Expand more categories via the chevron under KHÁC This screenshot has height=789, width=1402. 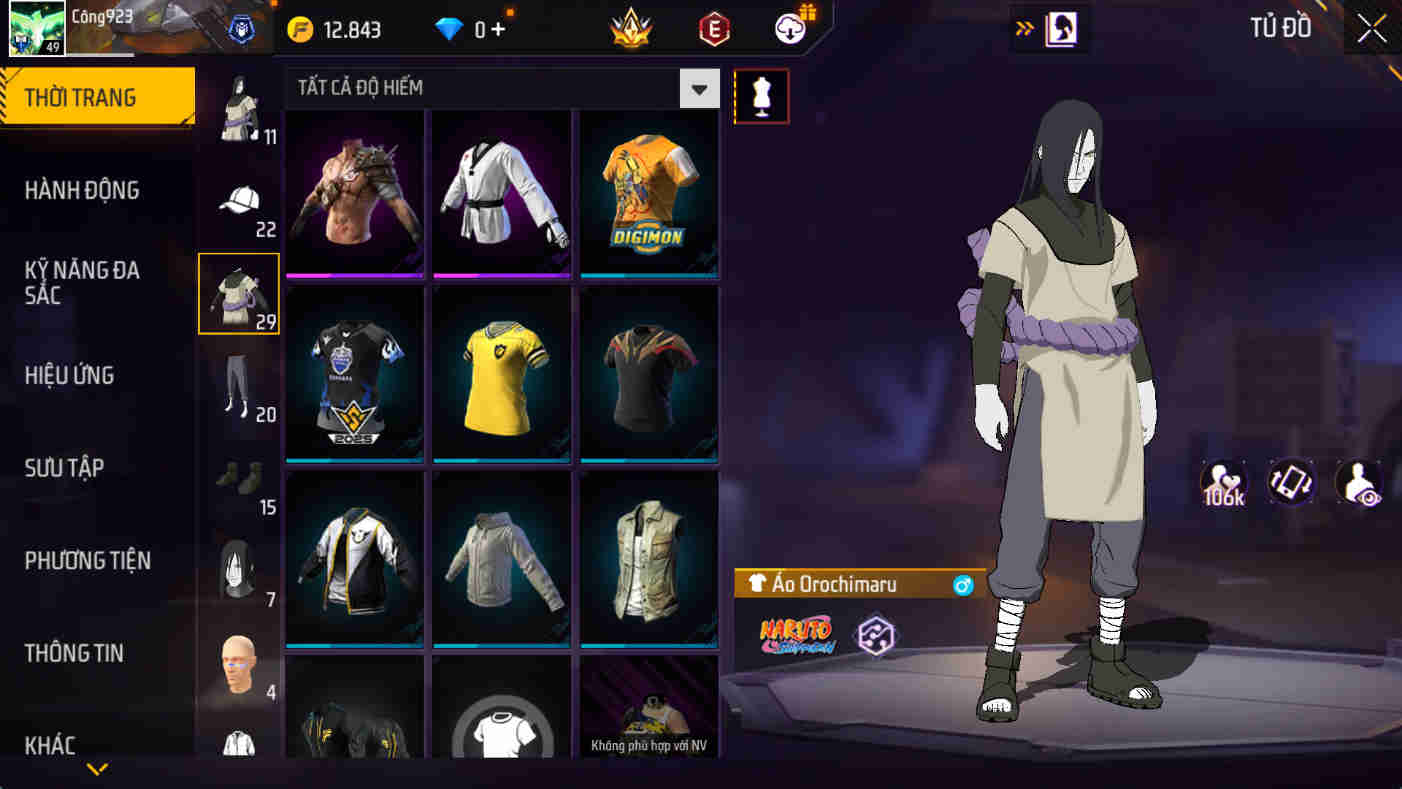95,770
